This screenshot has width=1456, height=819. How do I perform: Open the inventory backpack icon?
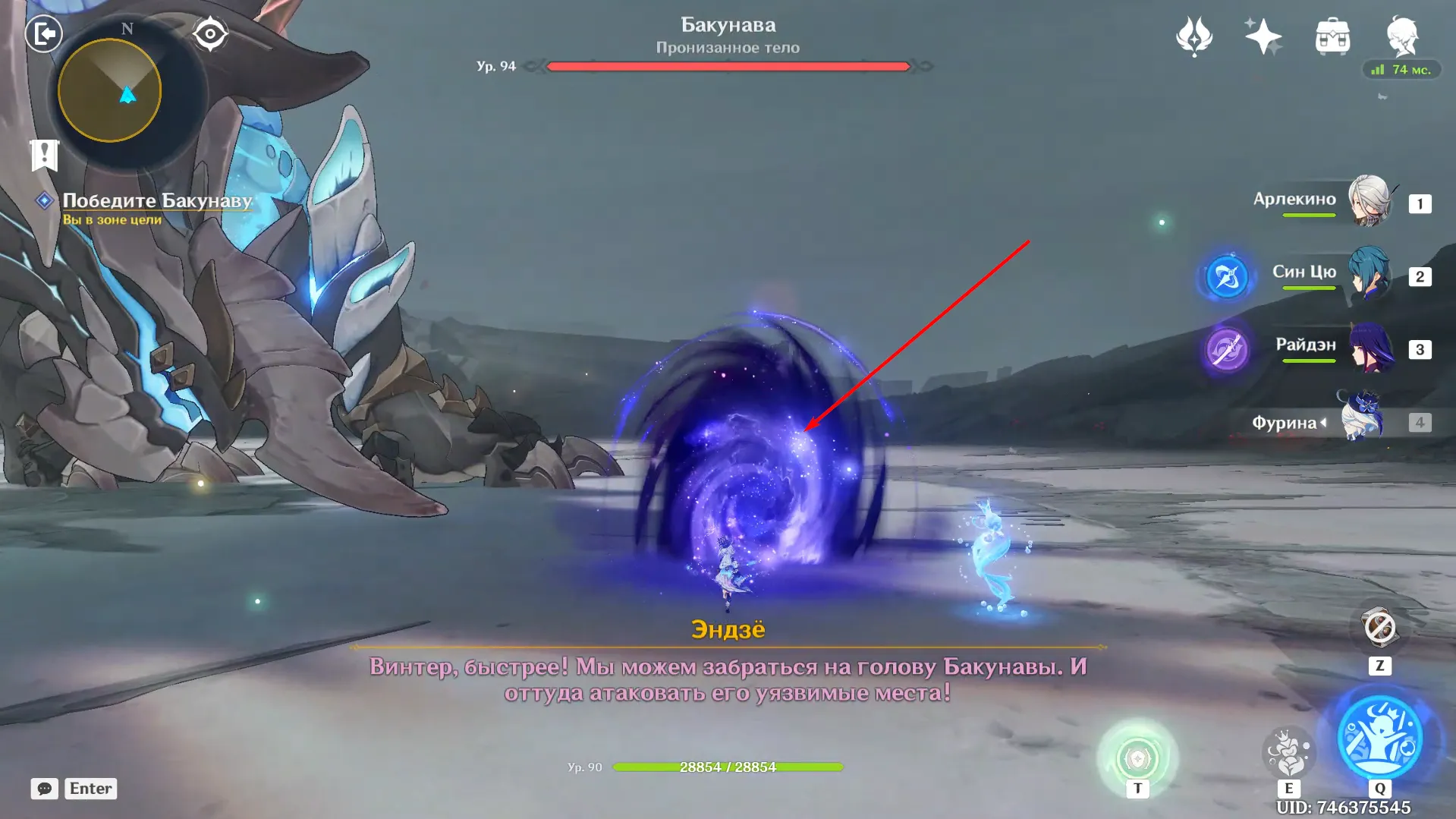tap(1331, 36)
